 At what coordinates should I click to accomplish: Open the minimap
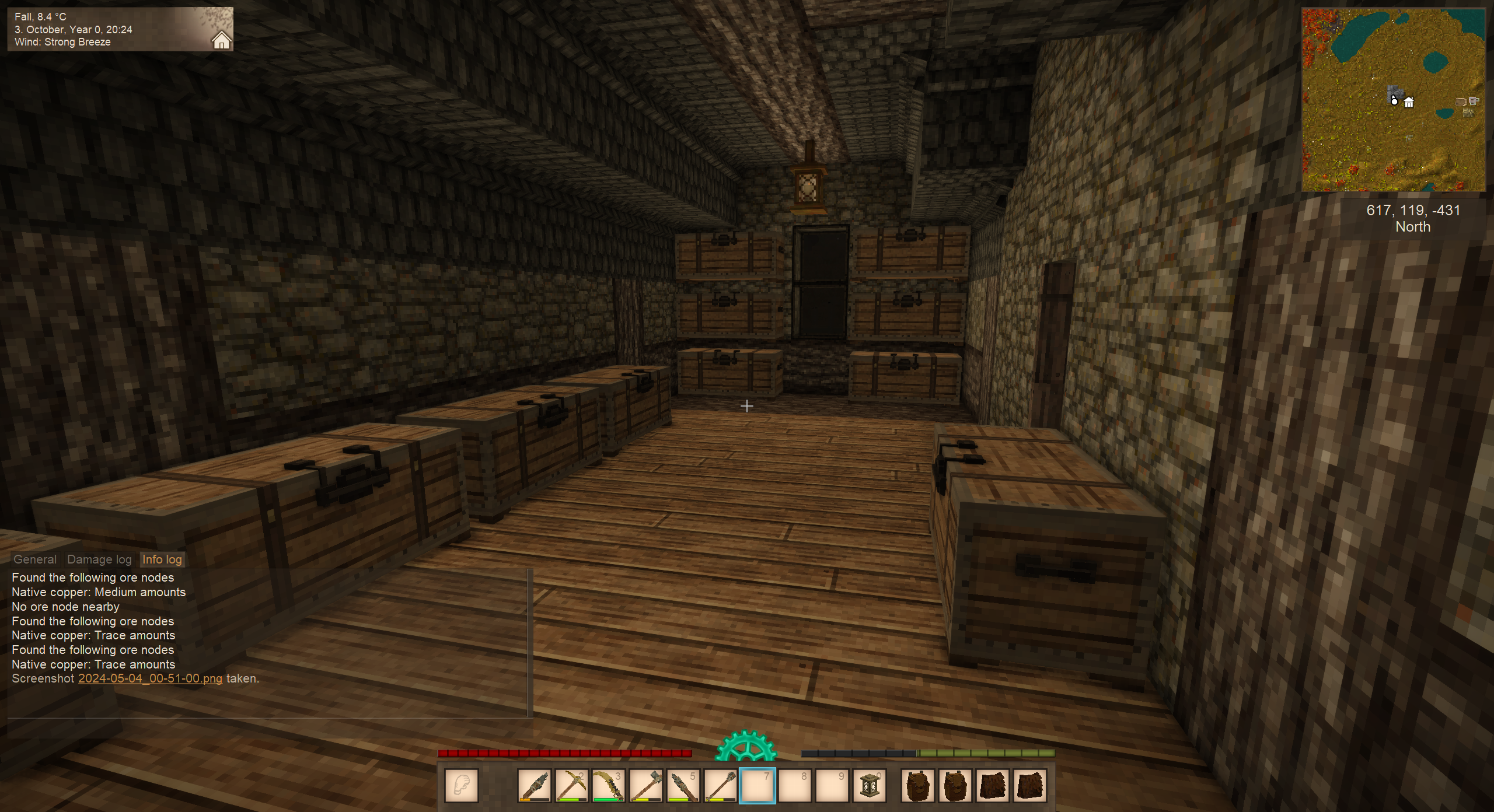click(1394, 100)
